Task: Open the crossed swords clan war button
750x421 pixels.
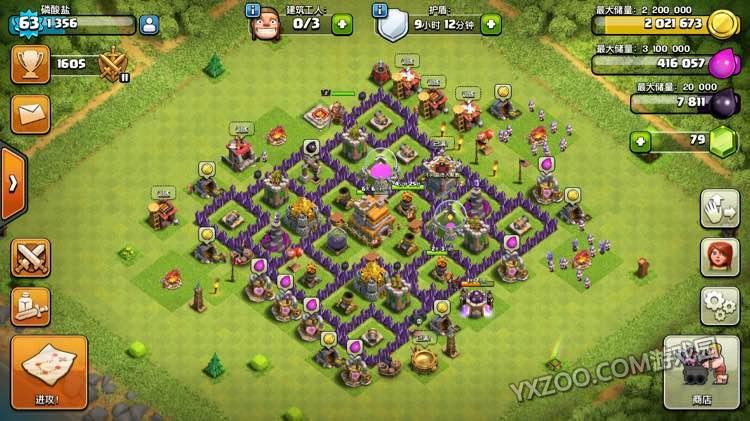Action: pos(30,257)
